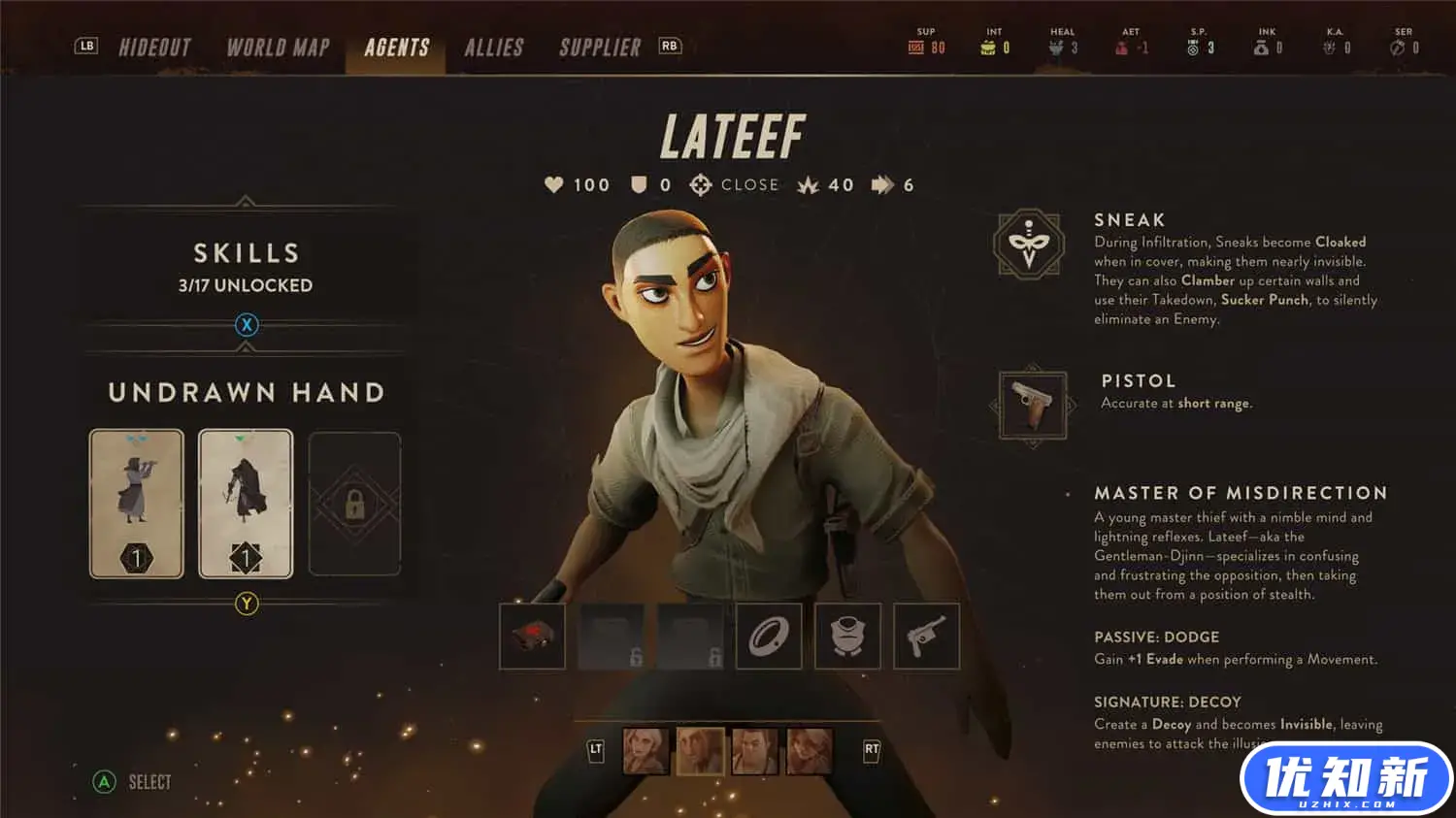The width and height of the screenshot is (1456, 818).
Task: Select the Agents tab
Action: pos(396,48)
